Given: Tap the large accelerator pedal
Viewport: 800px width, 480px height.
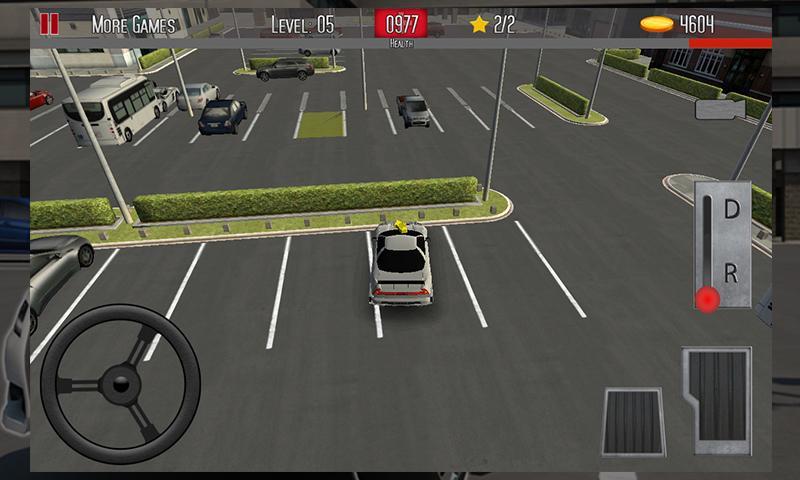Looking at the screenshot, I should pos(716,398).
